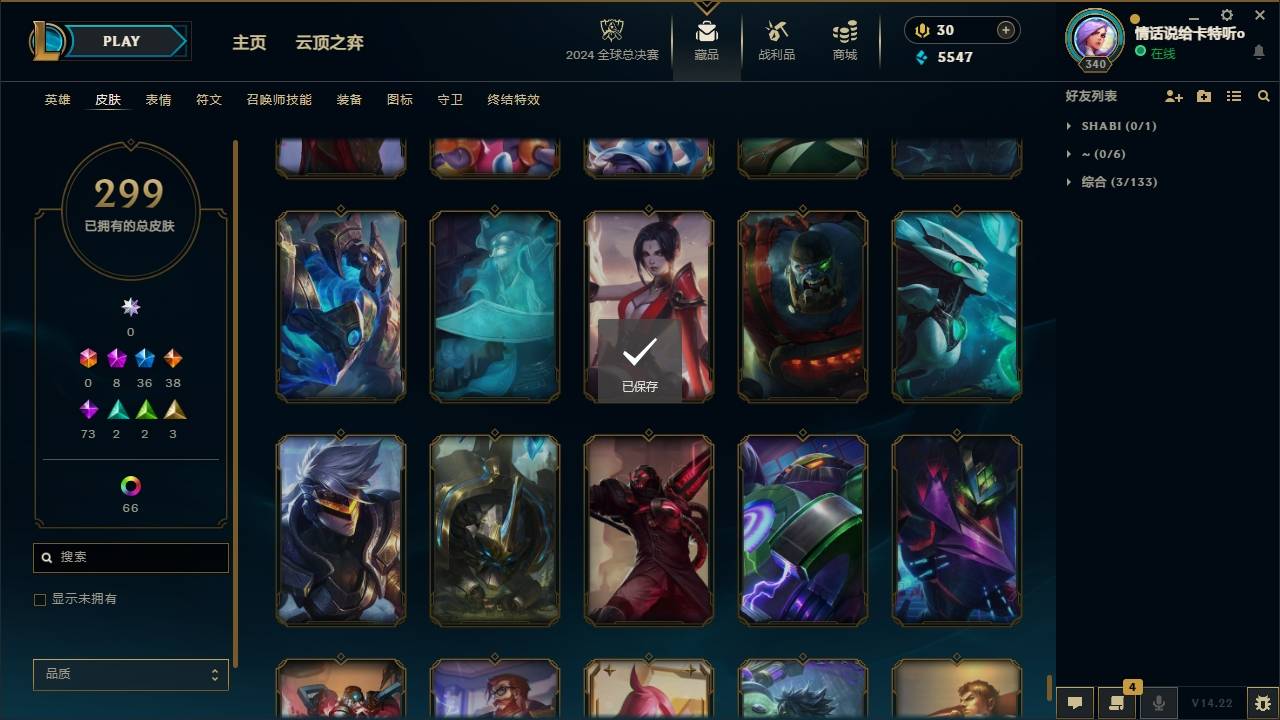Enable the 显示未拥有 checkbox

40,599
